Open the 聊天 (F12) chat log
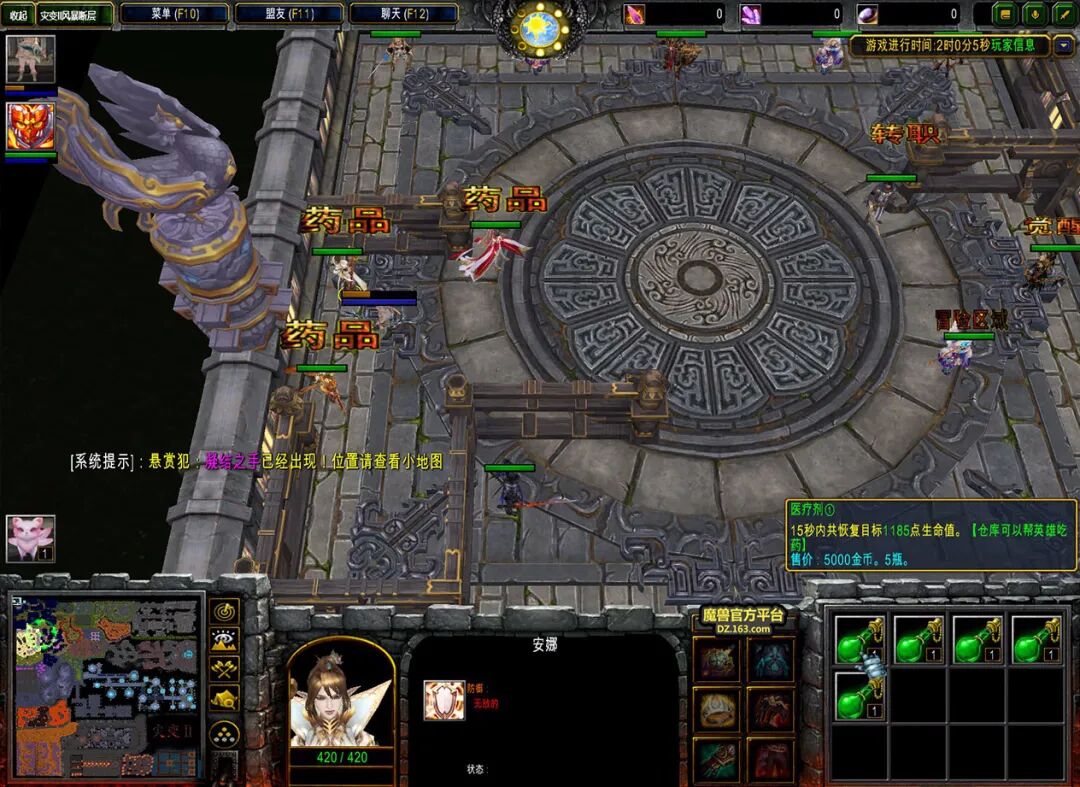This screenshot has width=1080, height=787. [404, 14]
